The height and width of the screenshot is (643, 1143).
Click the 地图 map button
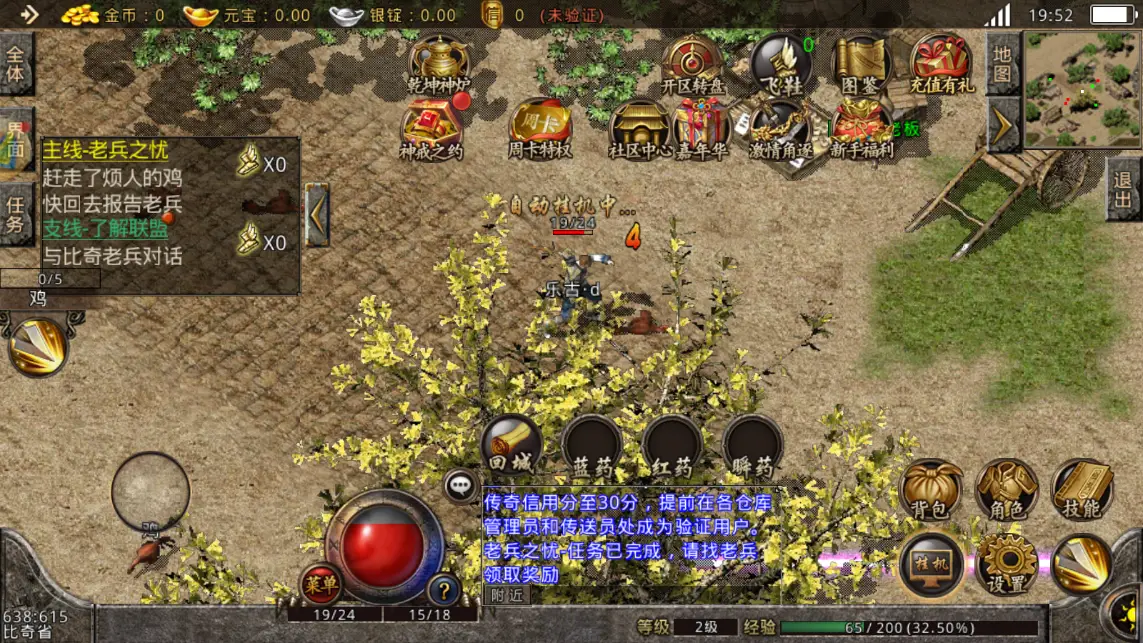[1003, 64]
